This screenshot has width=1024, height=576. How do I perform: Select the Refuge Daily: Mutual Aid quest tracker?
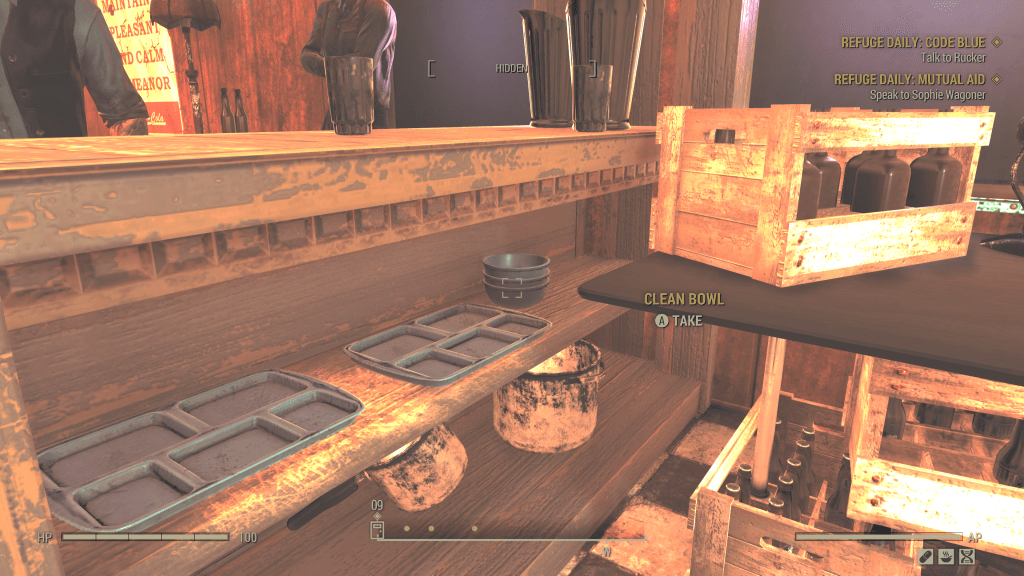point(909,79)
